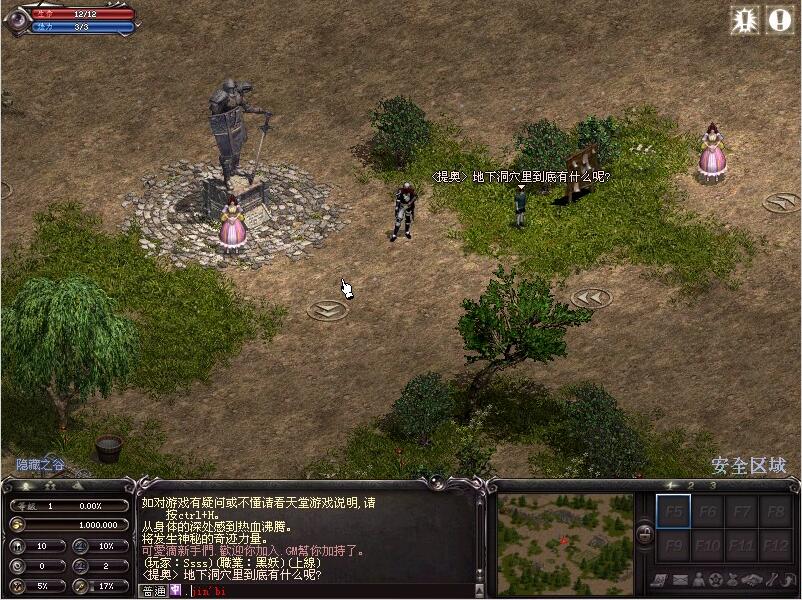Click the curved arrow exit icon

(x=788, y=580)
